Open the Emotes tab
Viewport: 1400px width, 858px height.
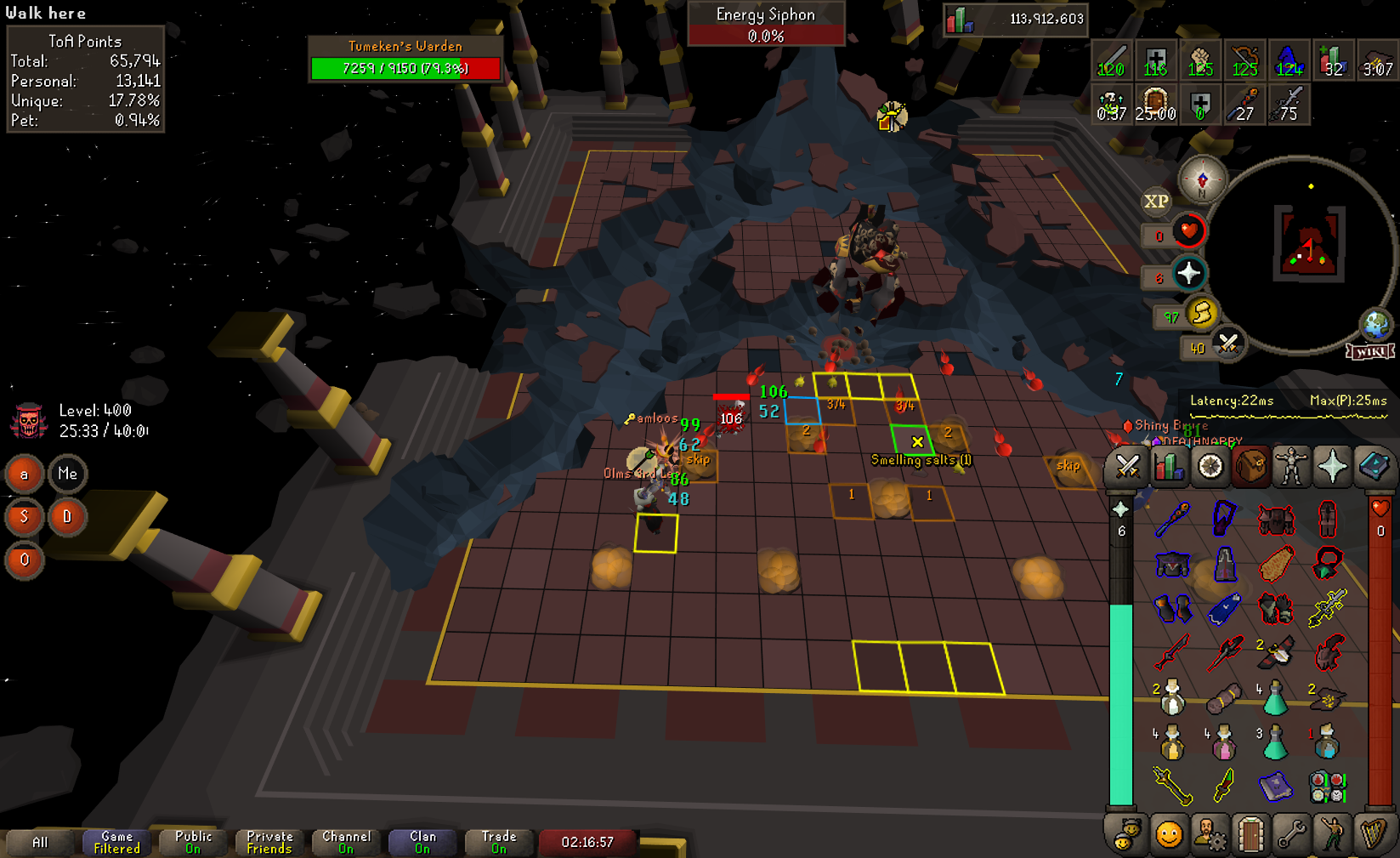point(1332,835)
